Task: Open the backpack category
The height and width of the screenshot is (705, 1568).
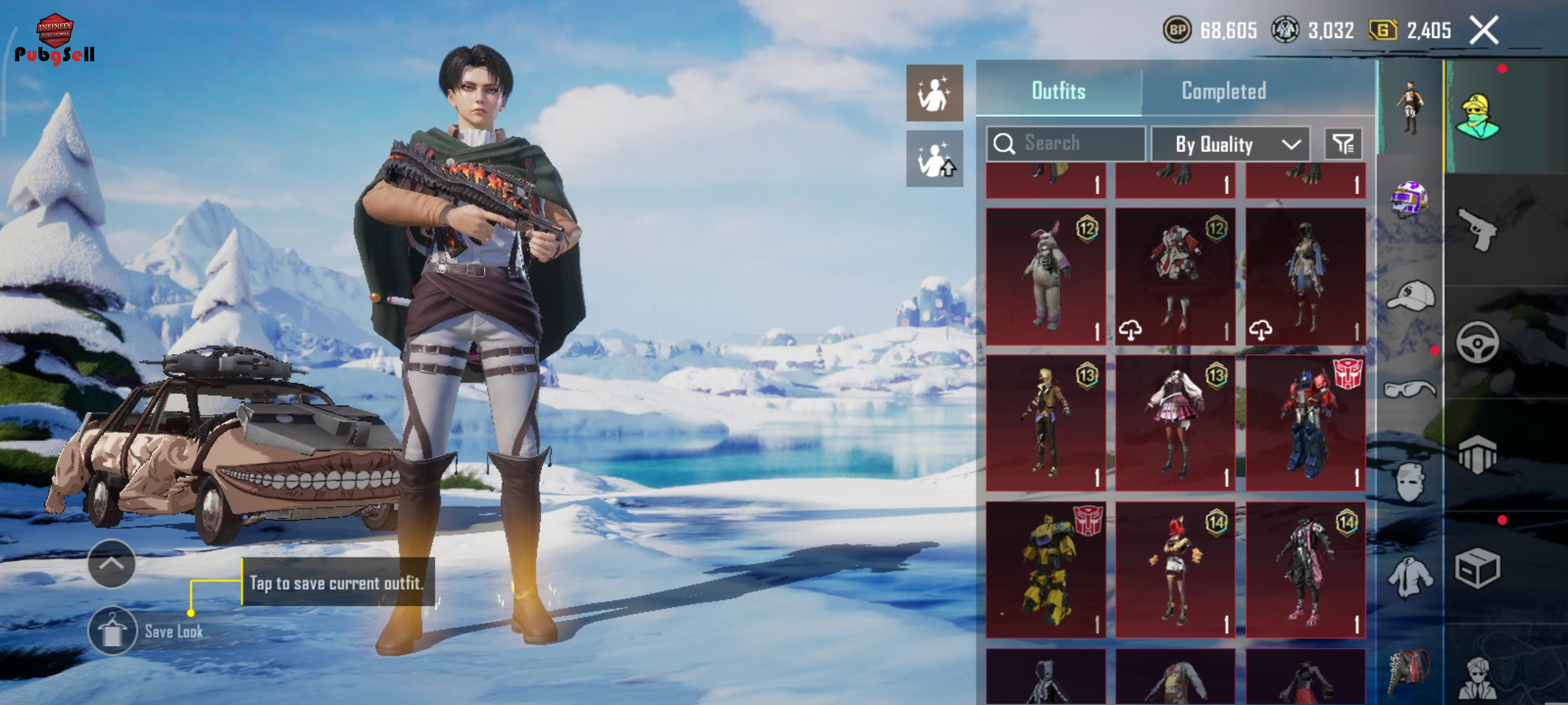Action: click(x=1408, y=672)
